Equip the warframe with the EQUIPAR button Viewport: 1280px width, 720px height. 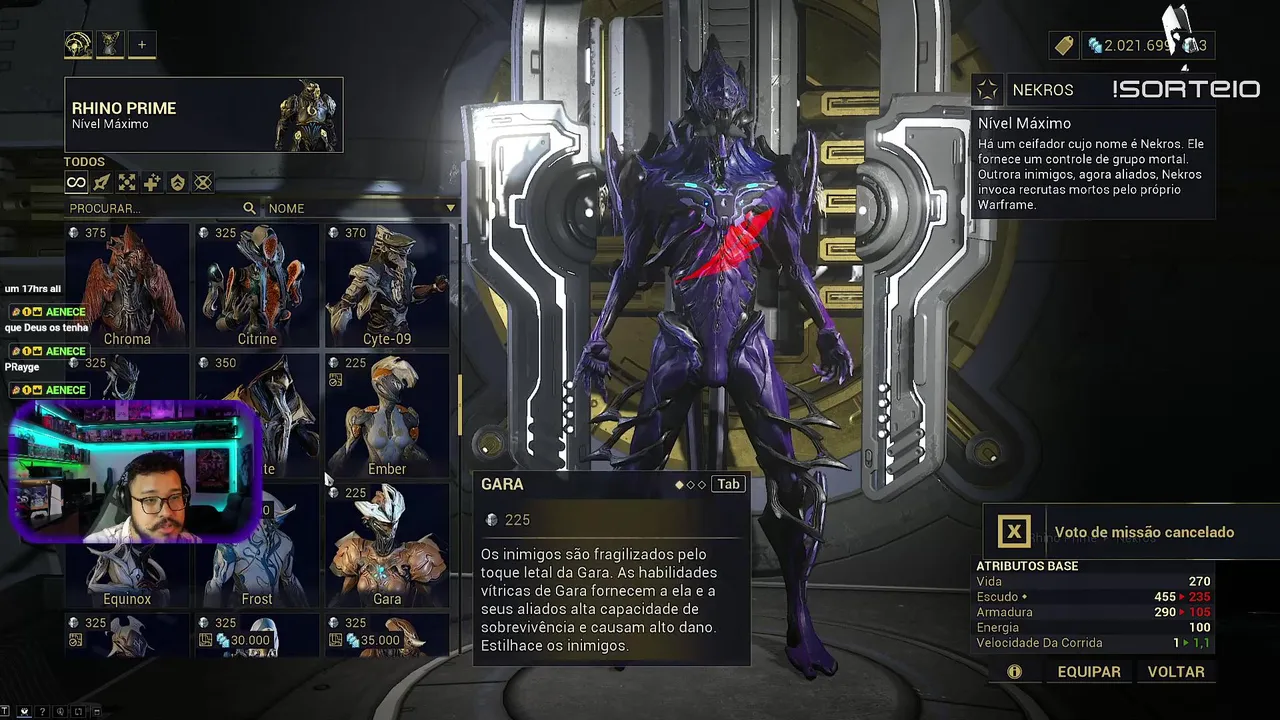pos(1089,672)
